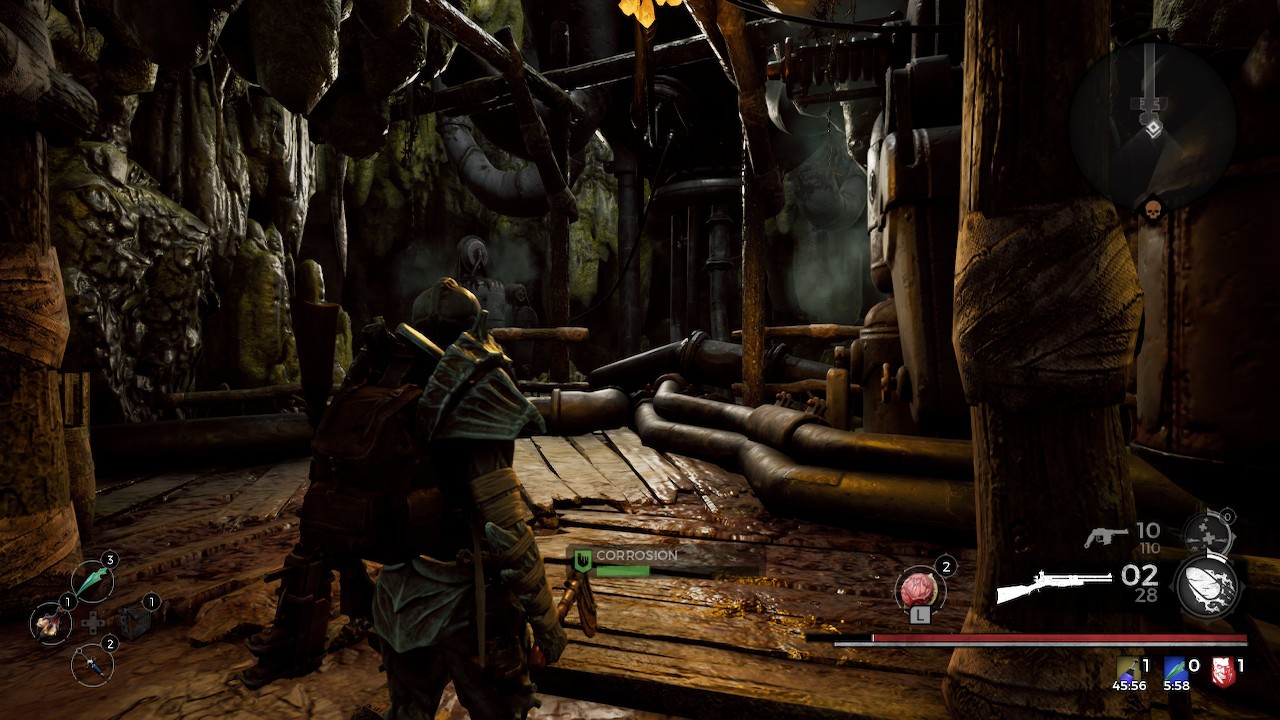This screenshot has width=1280, height=720.
Task: Activate the large round weapon mod icon
Action: click(x=1207, y=585)
